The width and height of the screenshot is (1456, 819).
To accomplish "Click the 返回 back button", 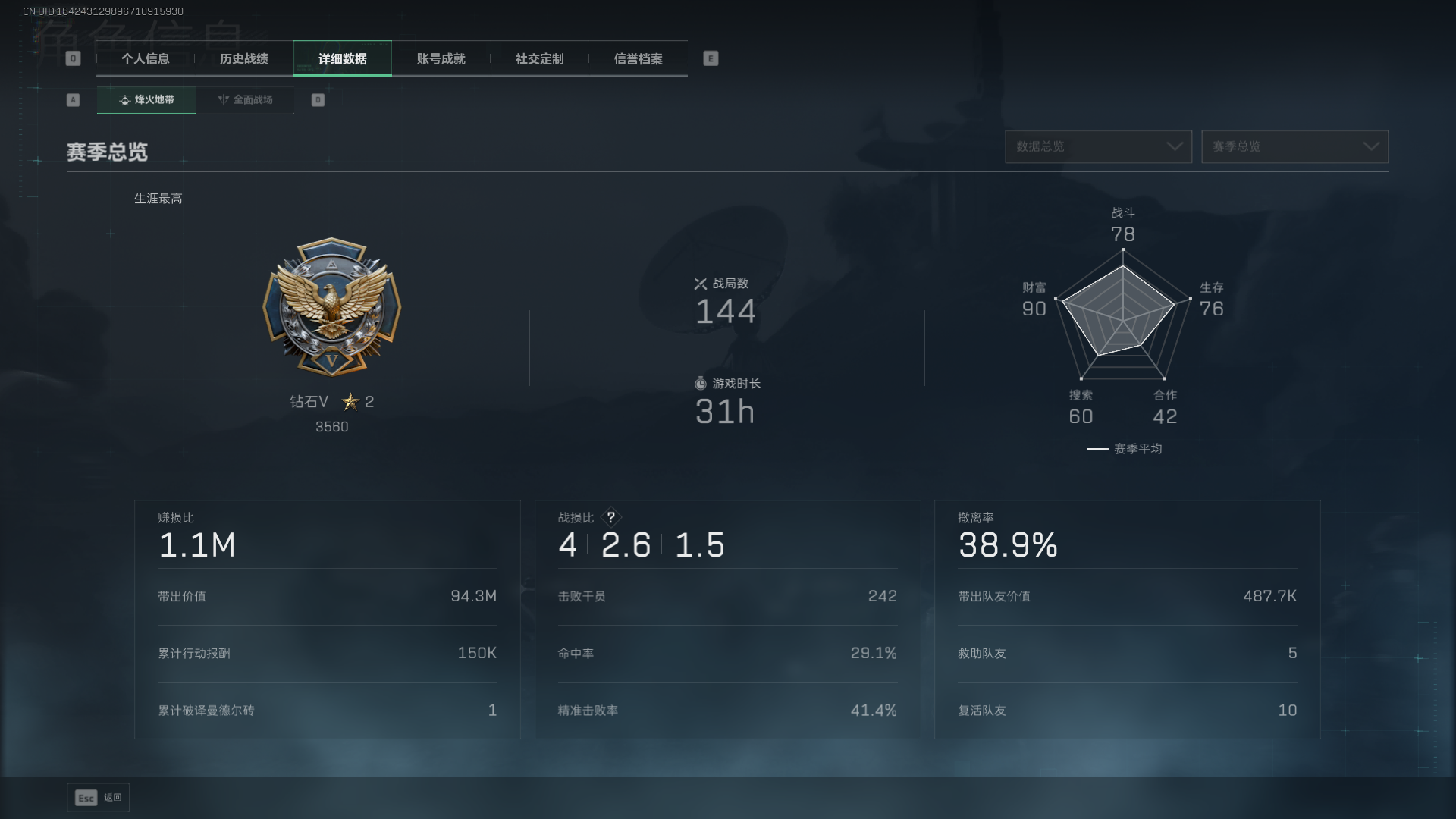I will 99,798.
